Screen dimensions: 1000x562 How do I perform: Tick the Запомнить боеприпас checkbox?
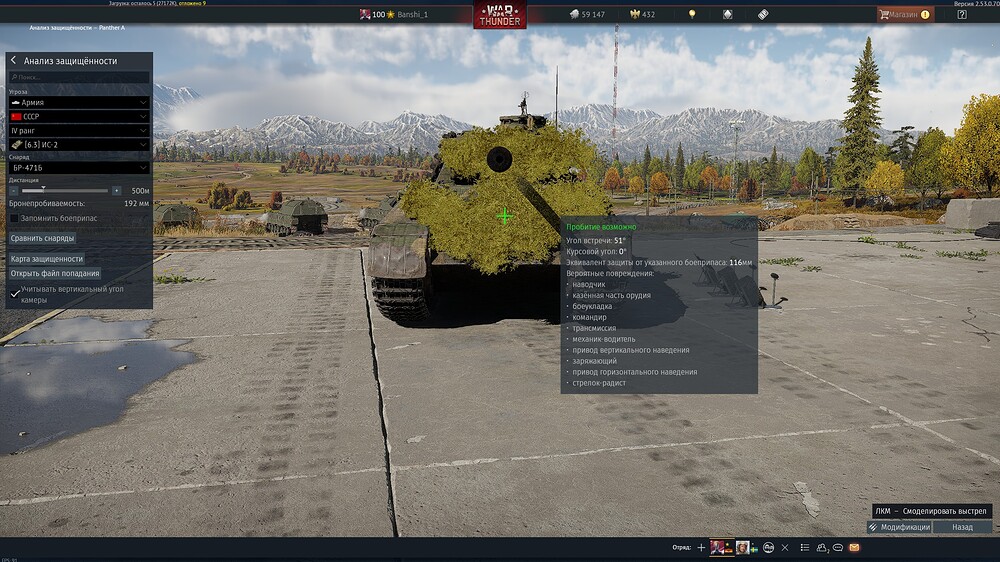pyautogui.click(x=14, y=218)
